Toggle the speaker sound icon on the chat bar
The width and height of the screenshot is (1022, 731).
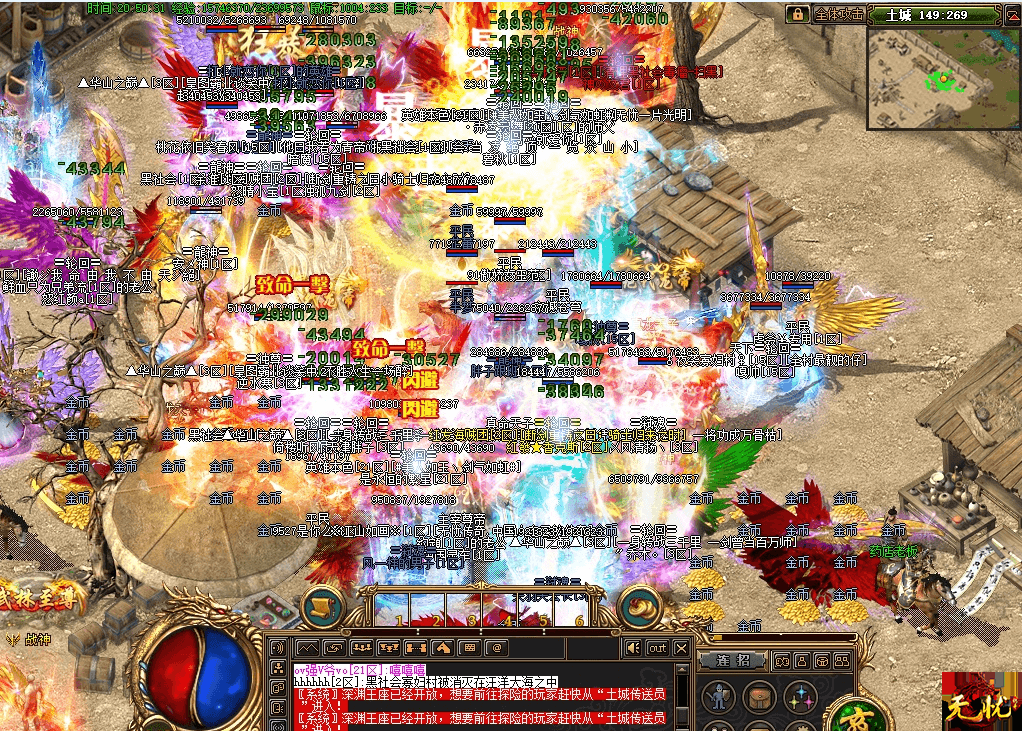click(633, 648)
